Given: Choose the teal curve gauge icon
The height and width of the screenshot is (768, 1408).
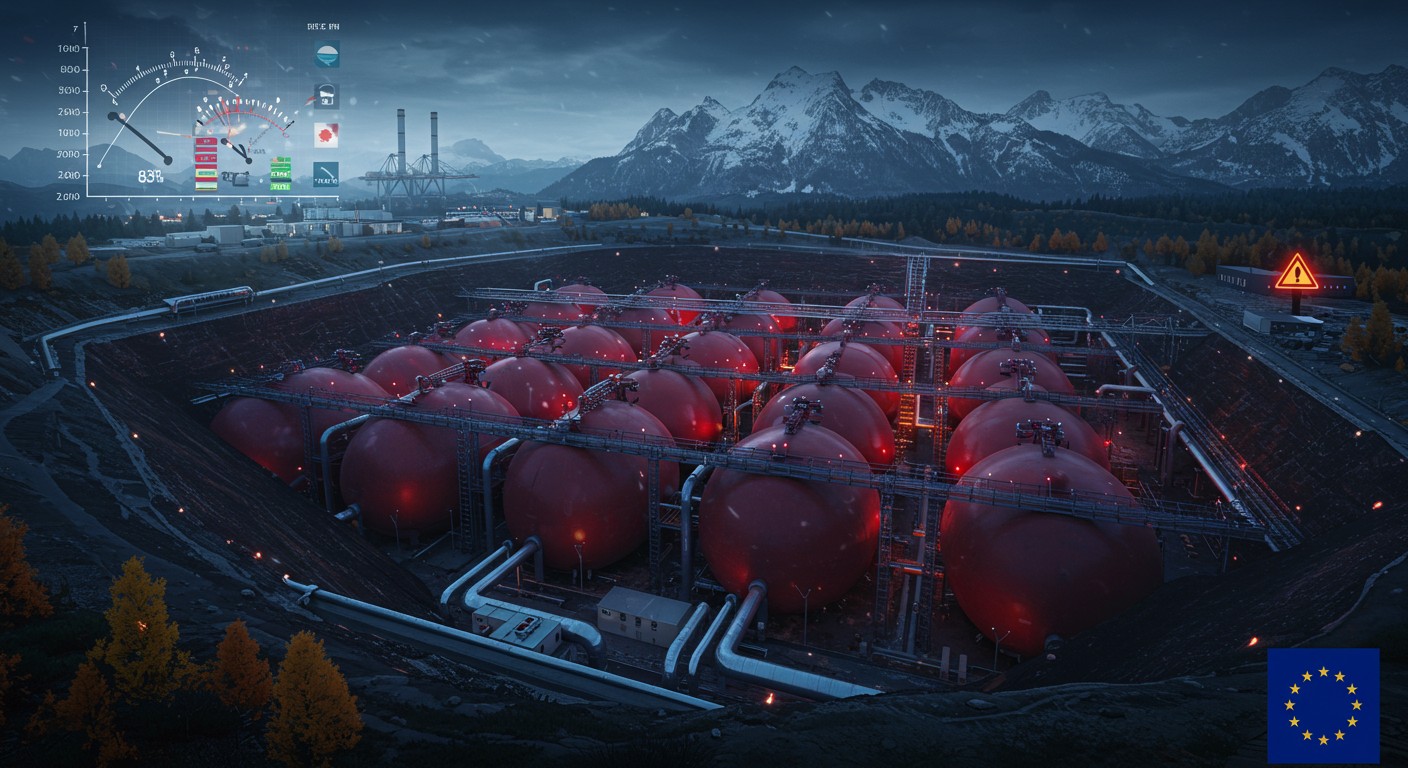Looking at the screenshot, I should 326,174.
